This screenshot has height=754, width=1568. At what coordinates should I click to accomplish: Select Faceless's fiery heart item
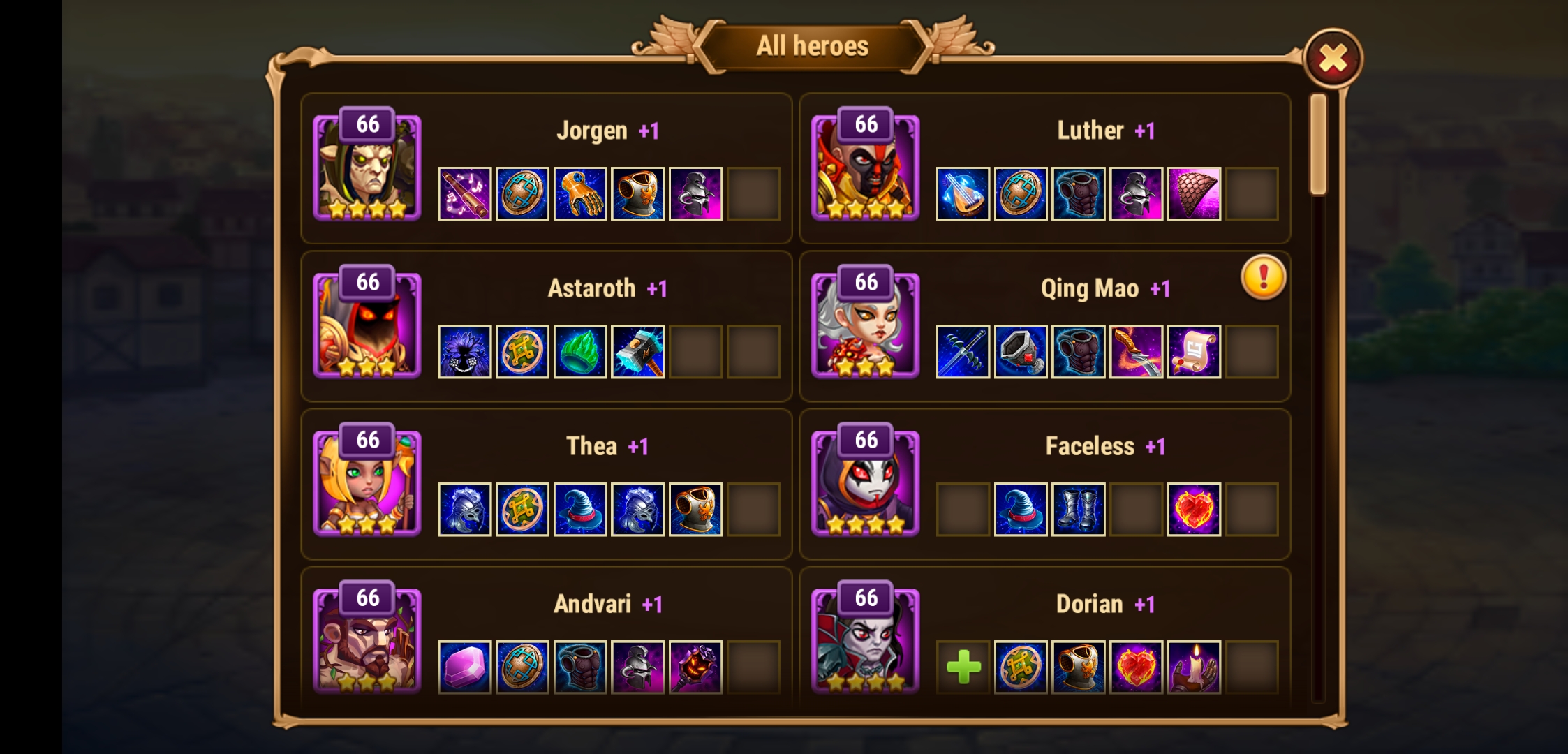tap(1195, 508)
